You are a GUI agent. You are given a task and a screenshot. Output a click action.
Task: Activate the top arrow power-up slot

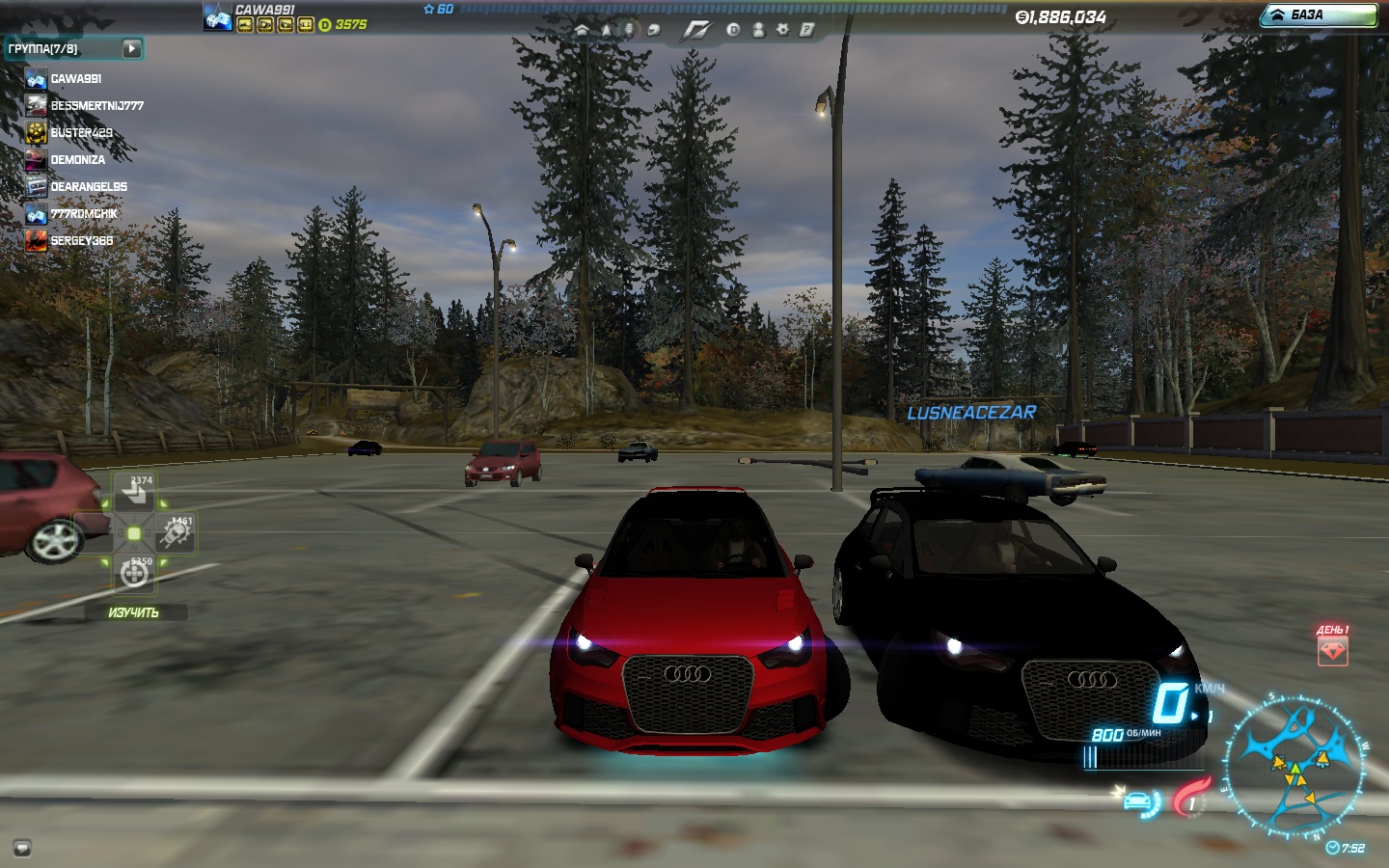click(x=133, y=494)
